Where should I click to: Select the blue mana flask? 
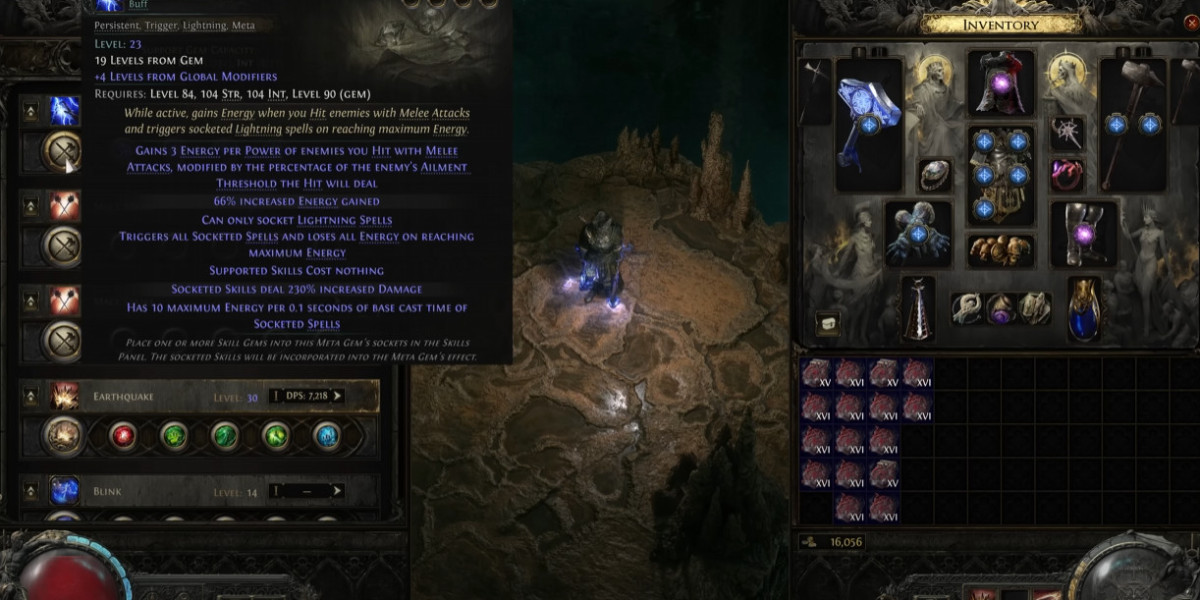click(1083, 308)
